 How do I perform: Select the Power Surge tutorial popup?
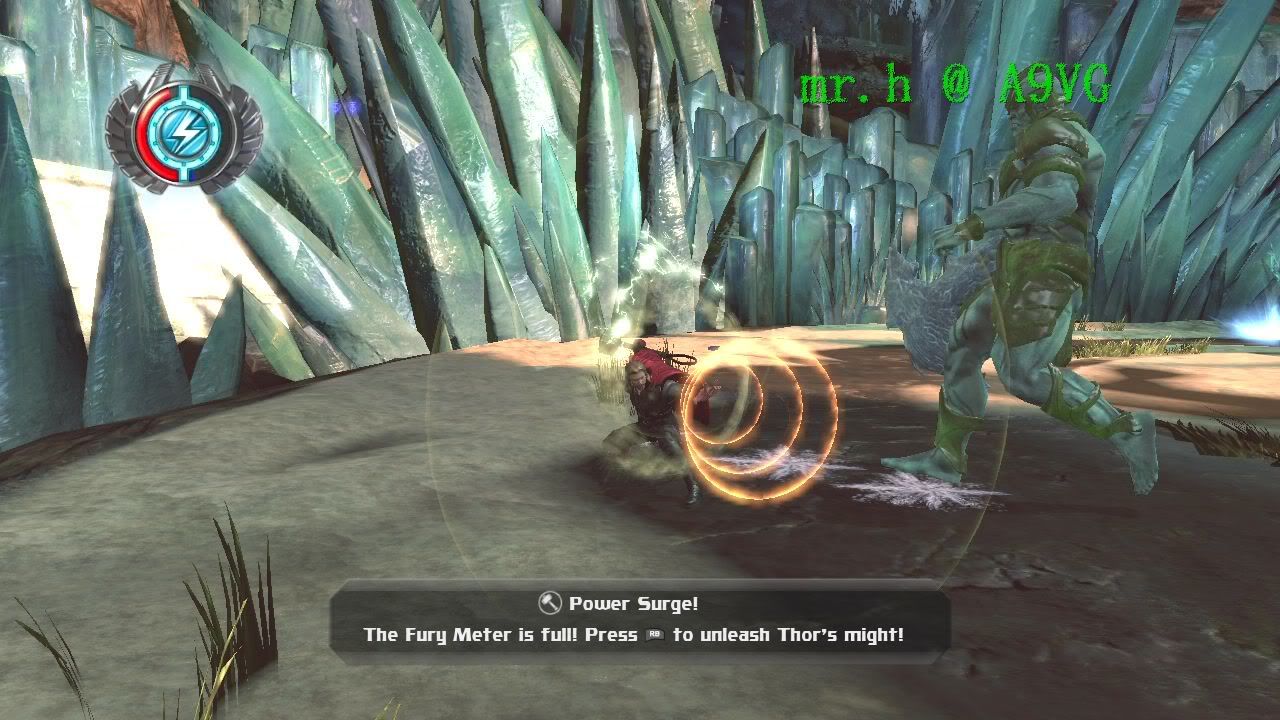pos(639,620)
